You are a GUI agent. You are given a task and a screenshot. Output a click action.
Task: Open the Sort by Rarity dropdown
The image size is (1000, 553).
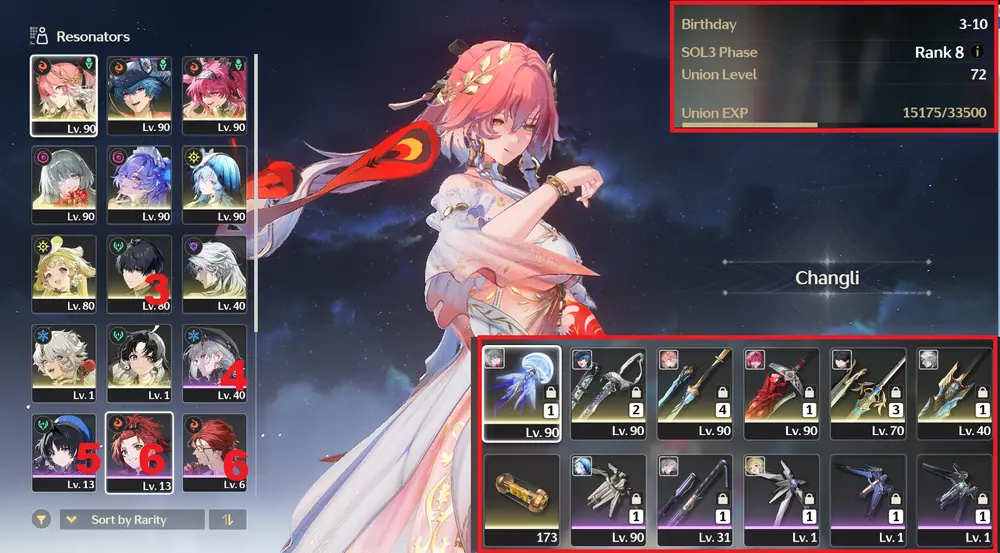point(132,520)
